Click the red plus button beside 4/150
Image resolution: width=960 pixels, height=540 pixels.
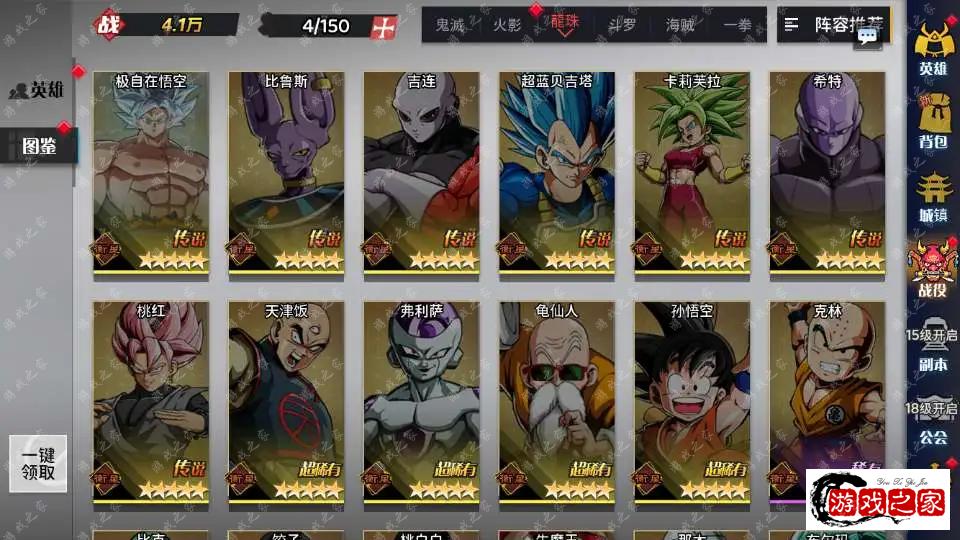point(384,26)
